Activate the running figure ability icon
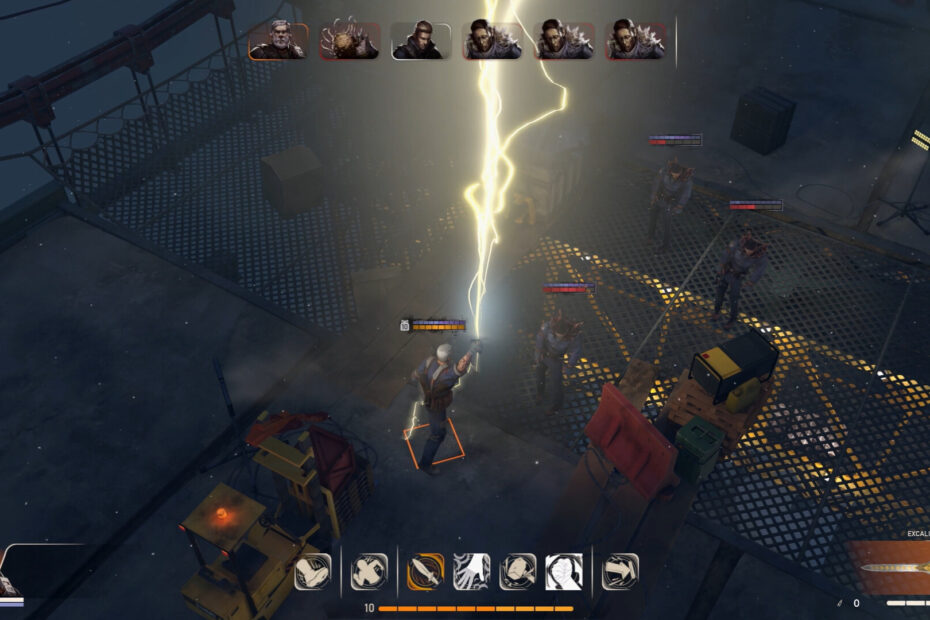 coord(369,572)
